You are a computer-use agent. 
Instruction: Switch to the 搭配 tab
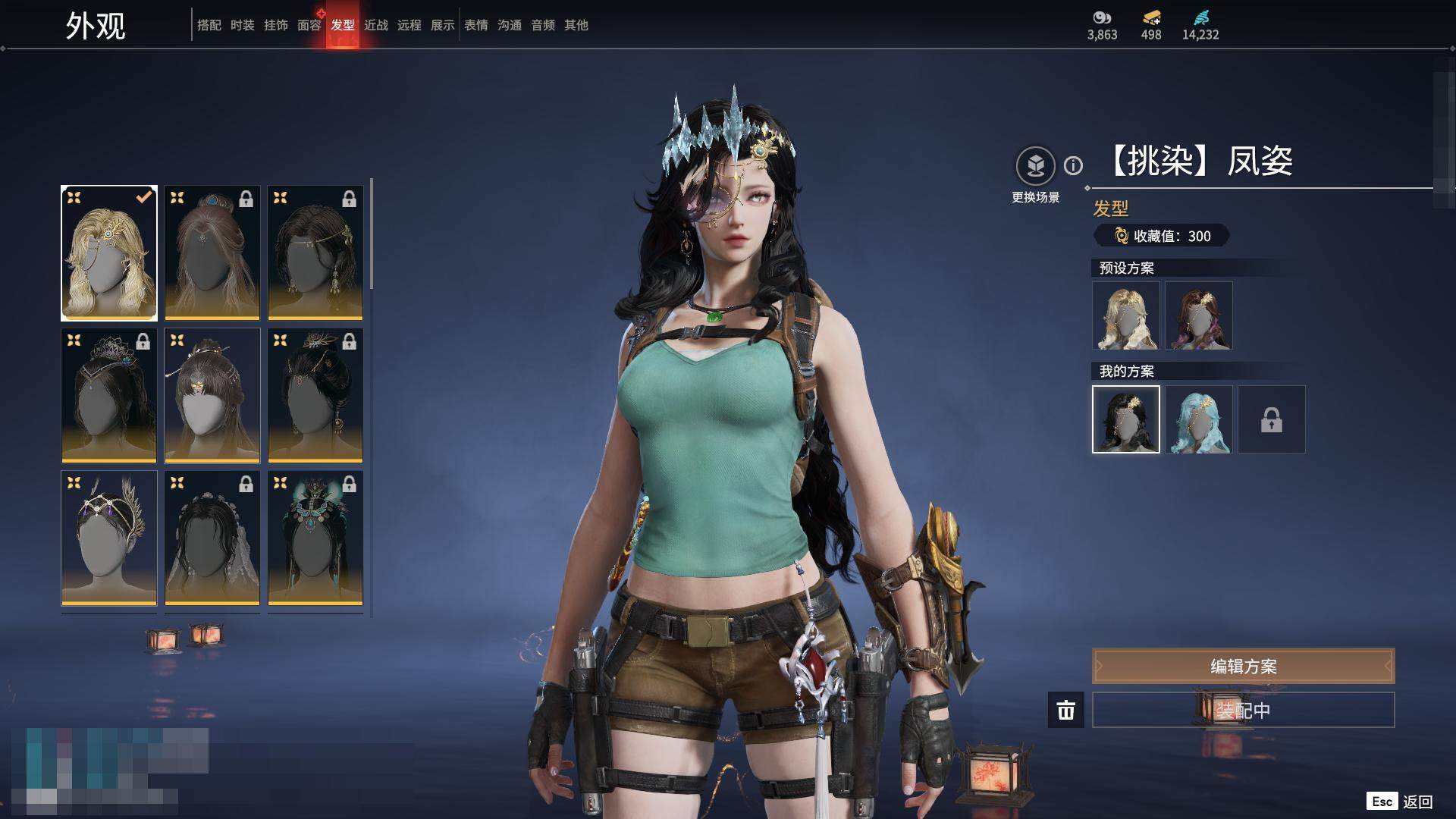(x=209, y=25)
